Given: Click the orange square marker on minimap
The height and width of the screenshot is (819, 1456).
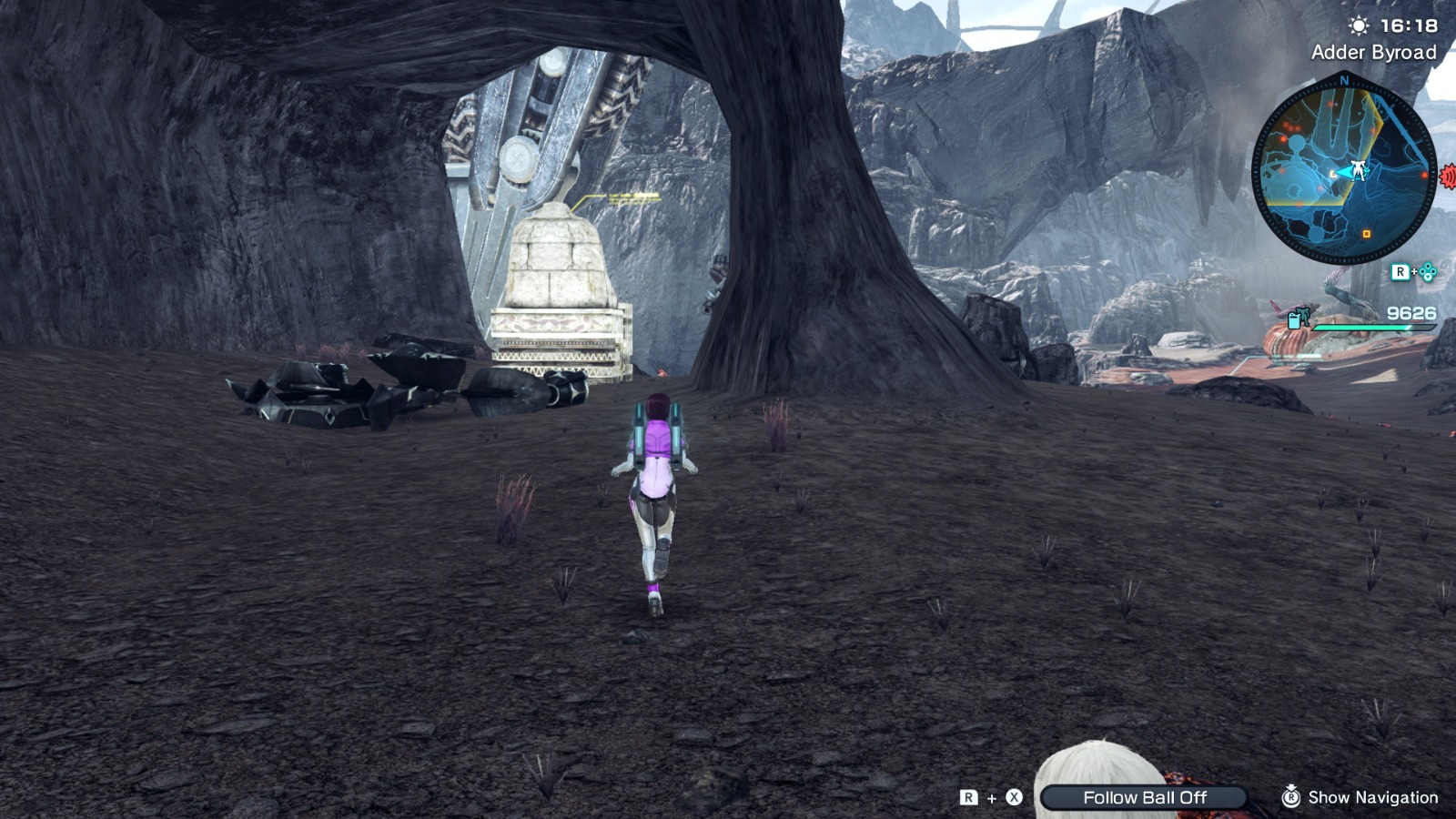Looking at the screenshot, I should coord(1366,233).
